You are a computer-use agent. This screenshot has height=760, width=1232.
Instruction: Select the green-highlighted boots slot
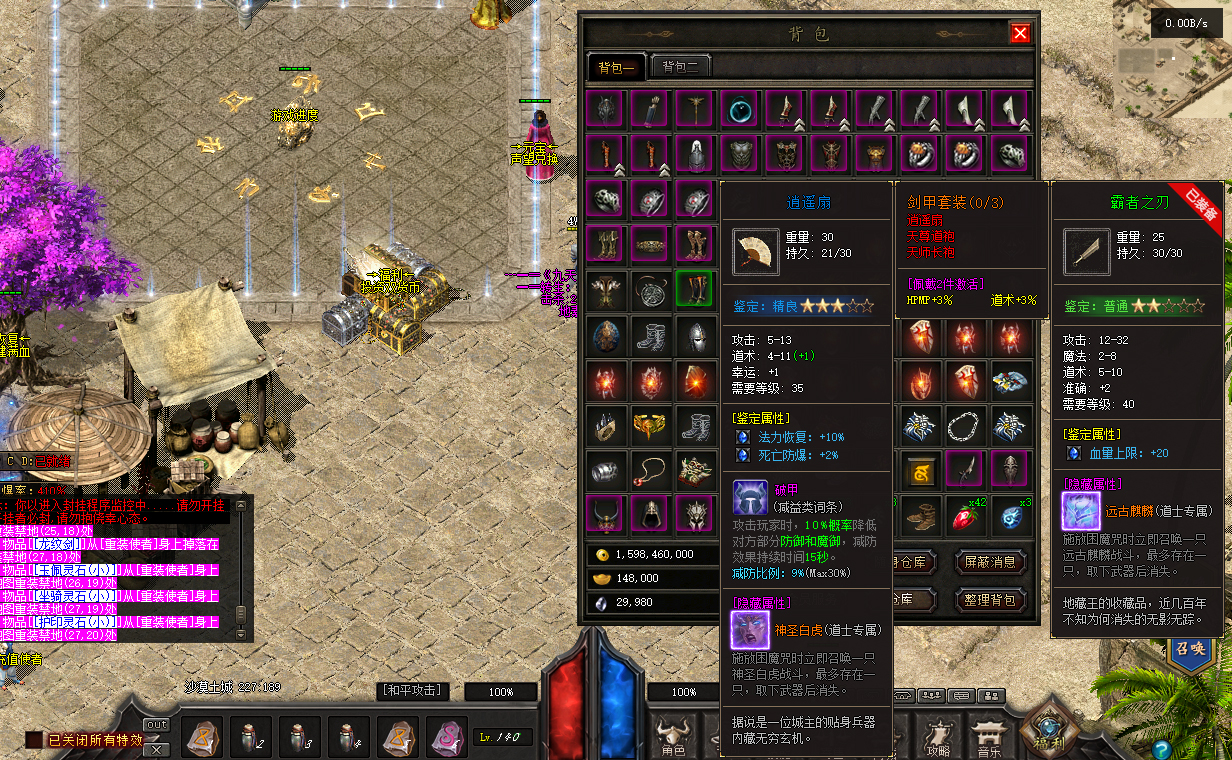click(695, 288)
